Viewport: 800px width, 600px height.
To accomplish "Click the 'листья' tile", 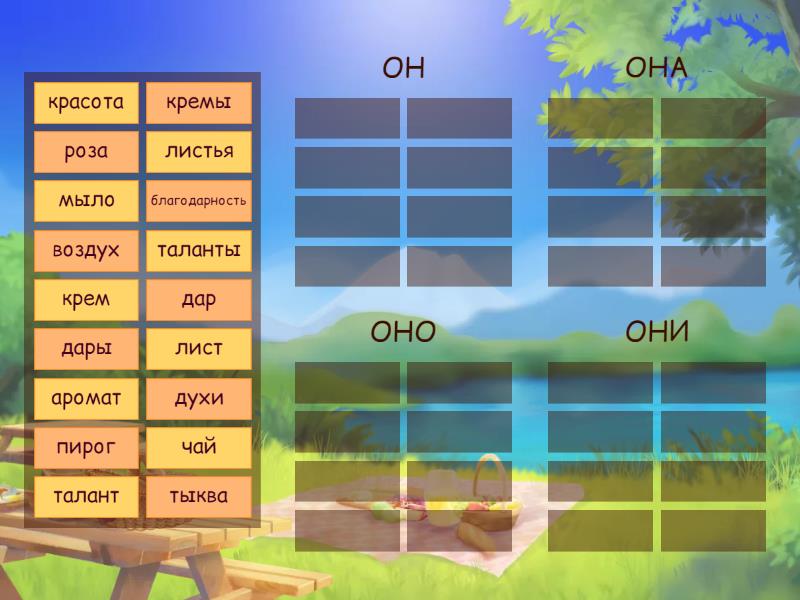I will click(x=199, y=152).
